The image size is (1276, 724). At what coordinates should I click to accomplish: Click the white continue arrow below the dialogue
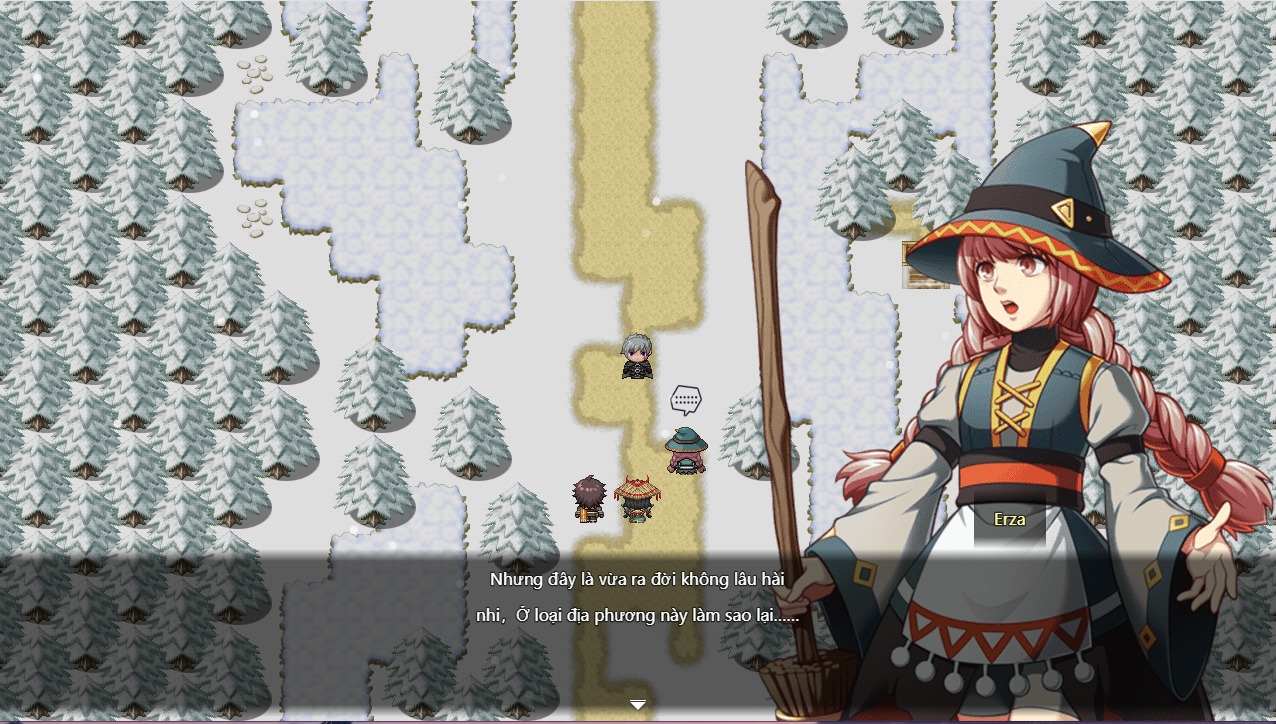pos(638,705)
